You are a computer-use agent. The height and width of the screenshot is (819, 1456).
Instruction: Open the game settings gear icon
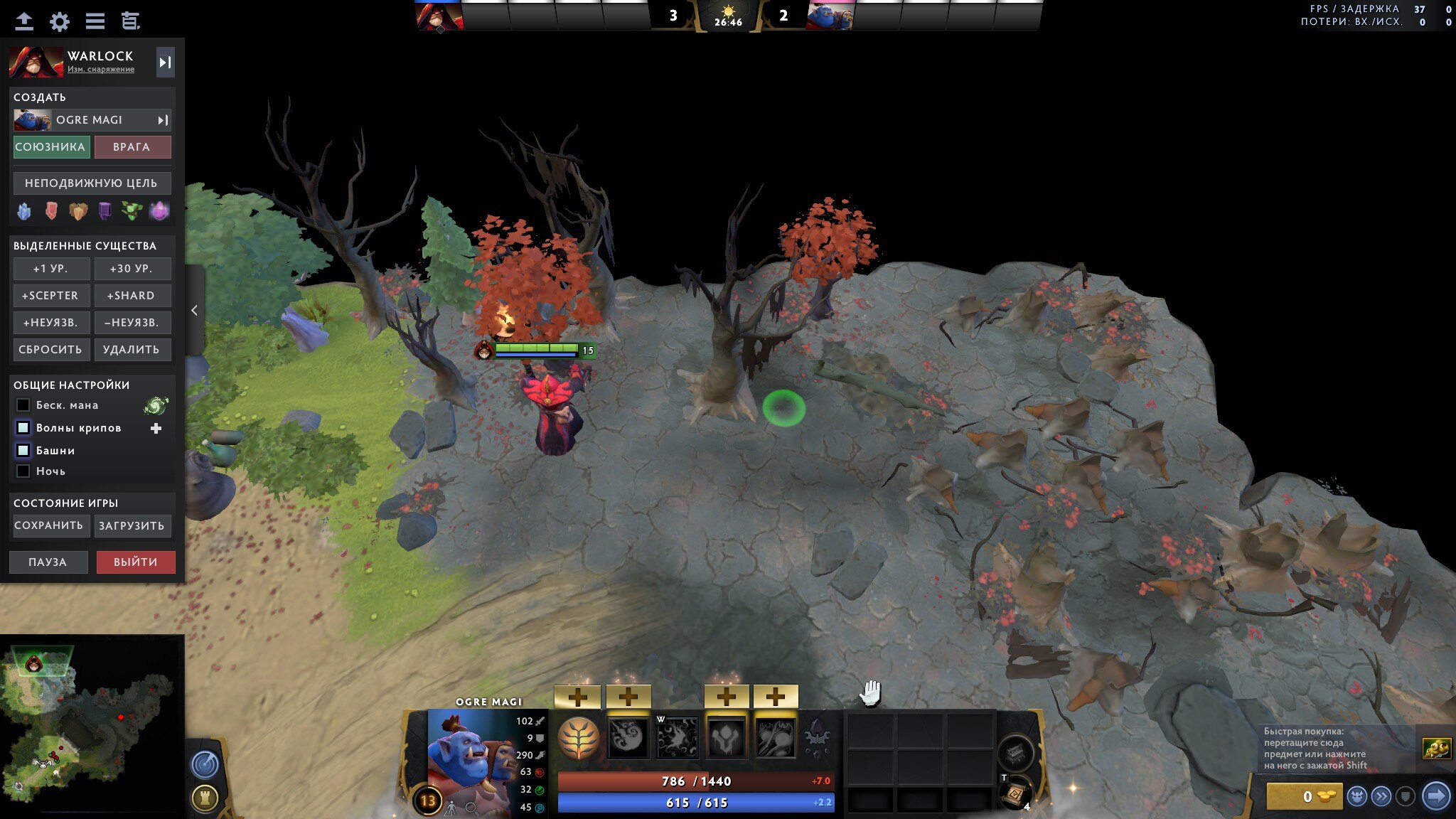click(x=59, y=21)
